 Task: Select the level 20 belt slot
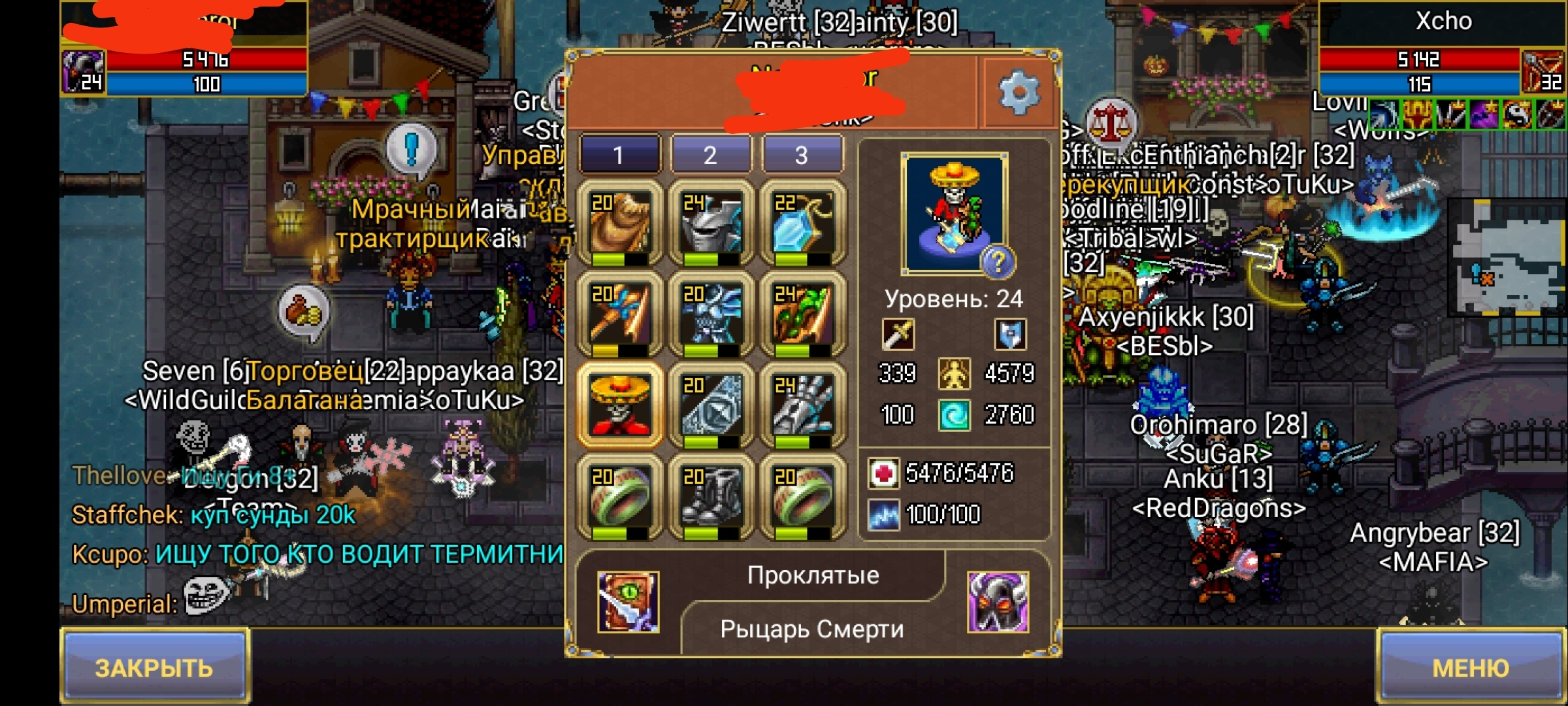pyautogui.click(x=711, y=406)
